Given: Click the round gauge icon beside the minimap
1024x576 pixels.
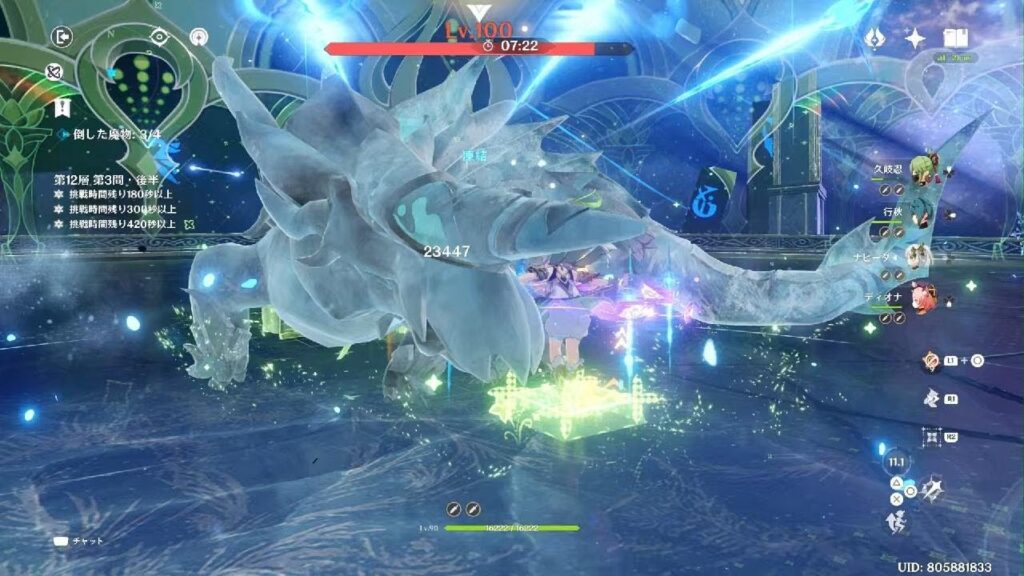Looking at the screenshot, I should coord(198,38).
